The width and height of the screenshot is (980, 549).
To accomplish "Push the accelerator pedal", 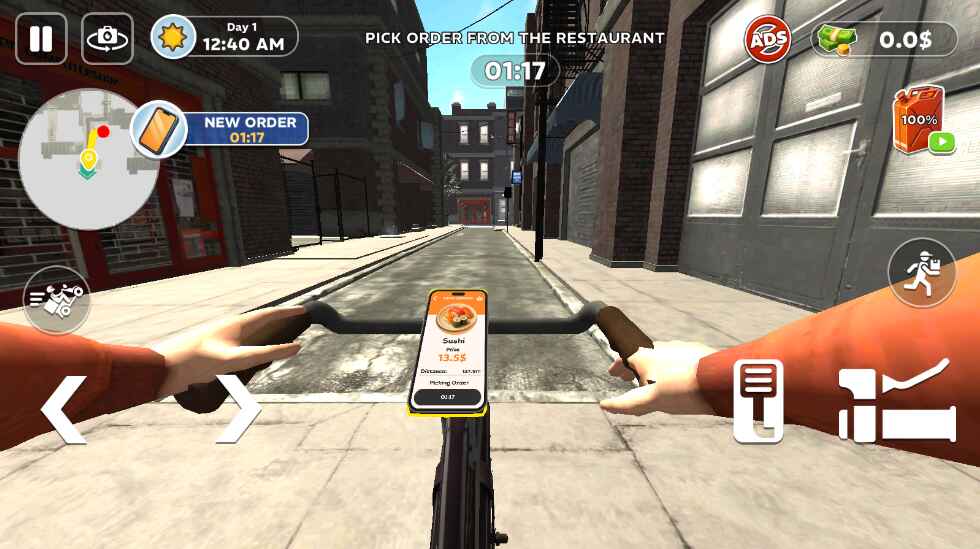I will [893, 401].
